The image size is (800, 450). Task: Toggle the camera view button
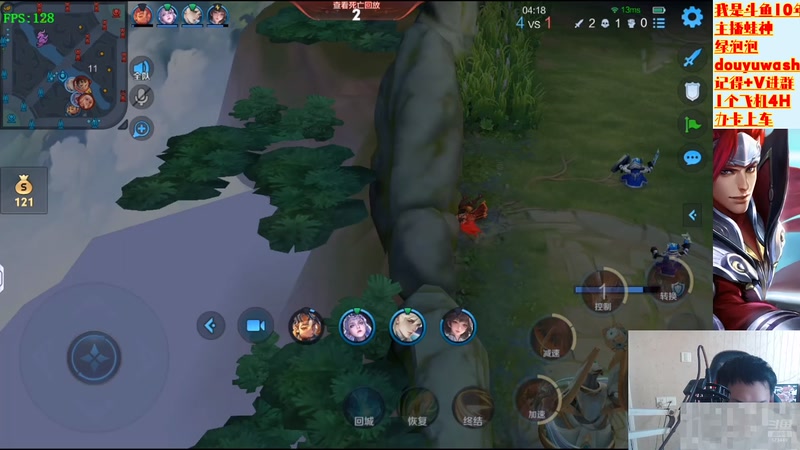[x=255, y=325]
